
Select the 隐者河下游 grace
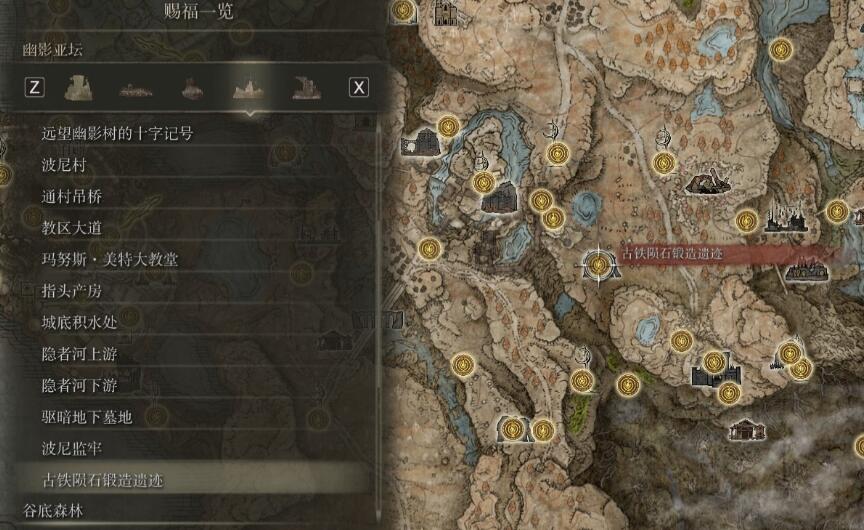pyautogui.click(x=79, y=385)
